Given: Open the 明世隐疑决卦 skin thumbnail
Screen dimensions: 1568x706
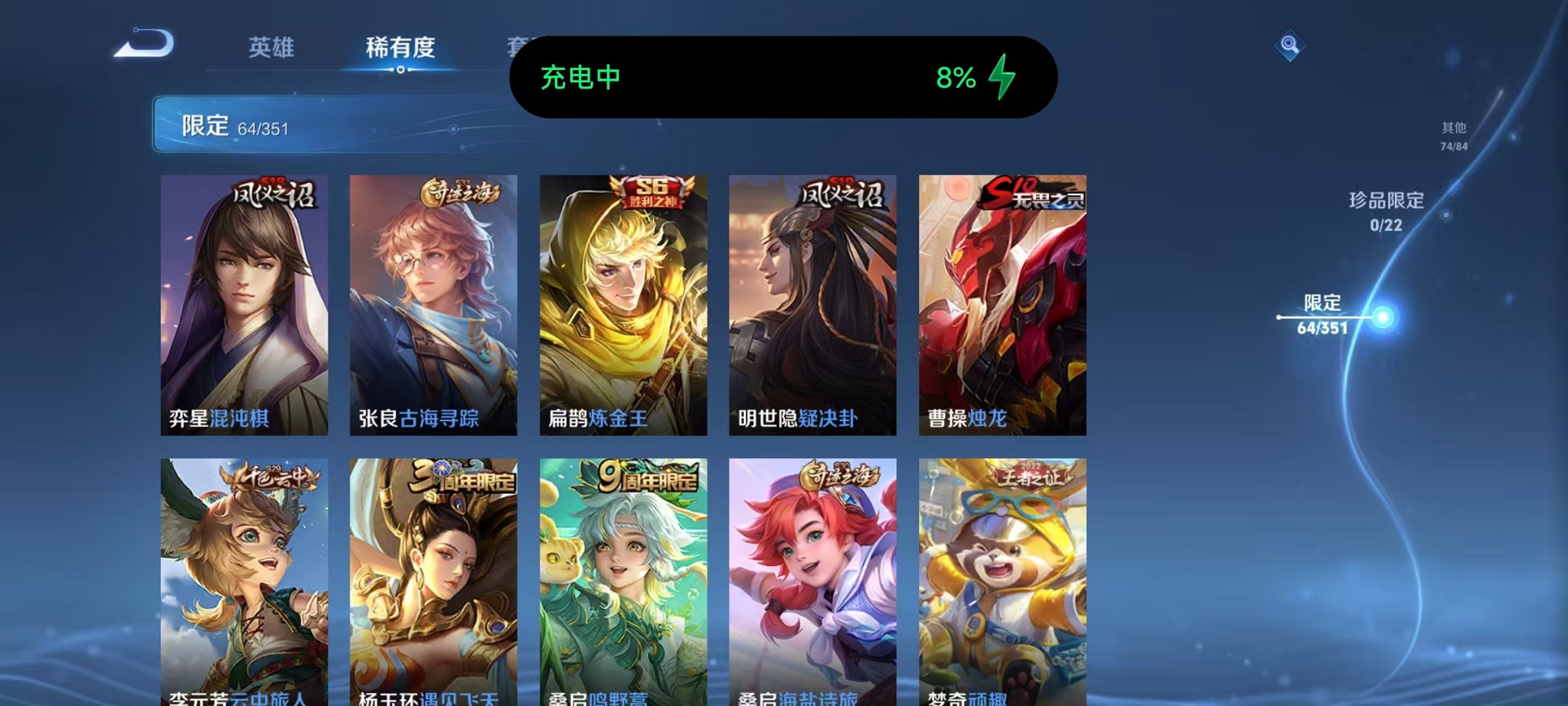Looking at the screenshot, I should tap(813, 308).
